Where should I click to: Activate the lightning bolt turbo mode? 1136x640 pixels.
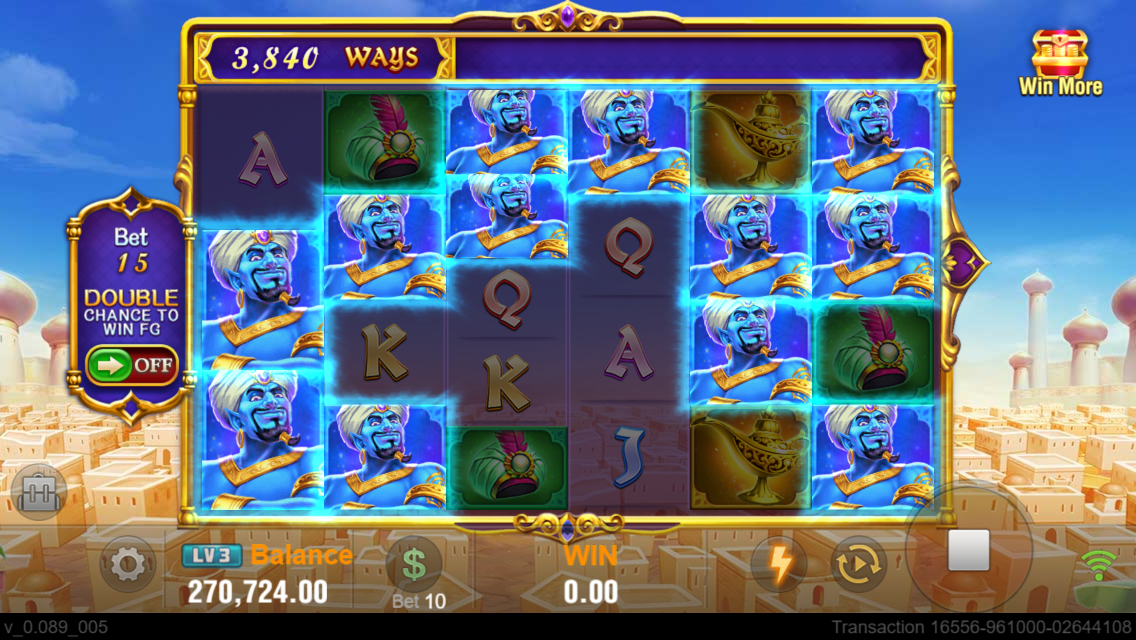(779, 565)
